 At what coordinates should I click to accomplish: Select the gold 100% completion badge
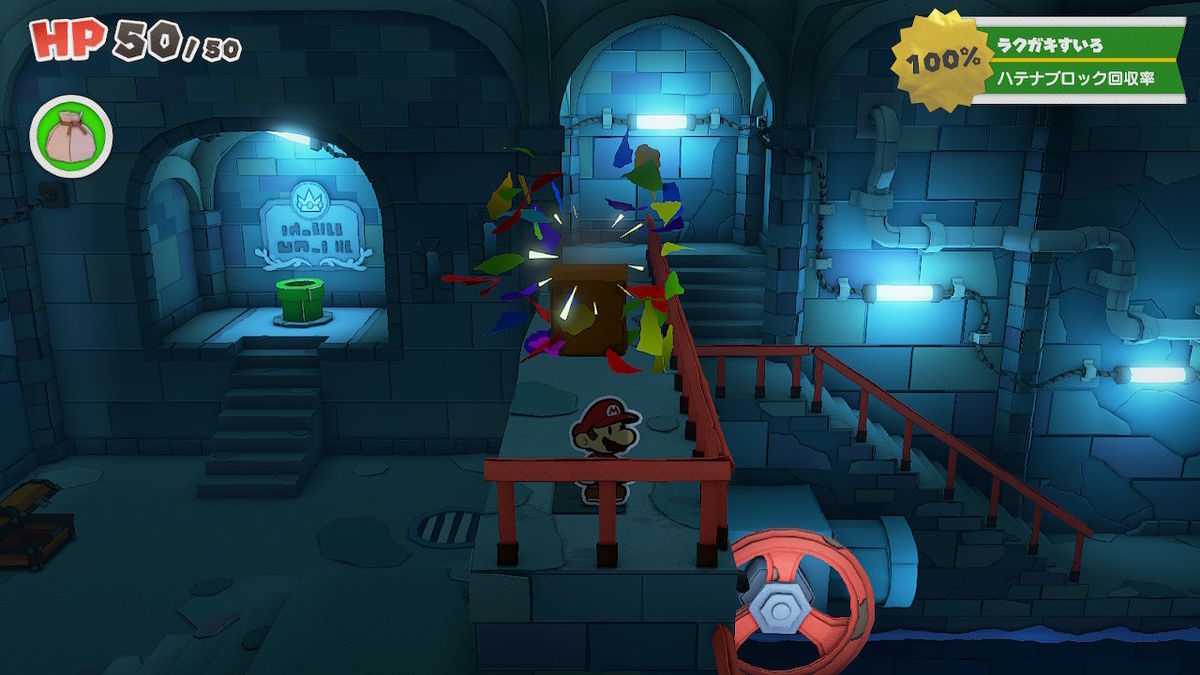(x=942, y=61)
